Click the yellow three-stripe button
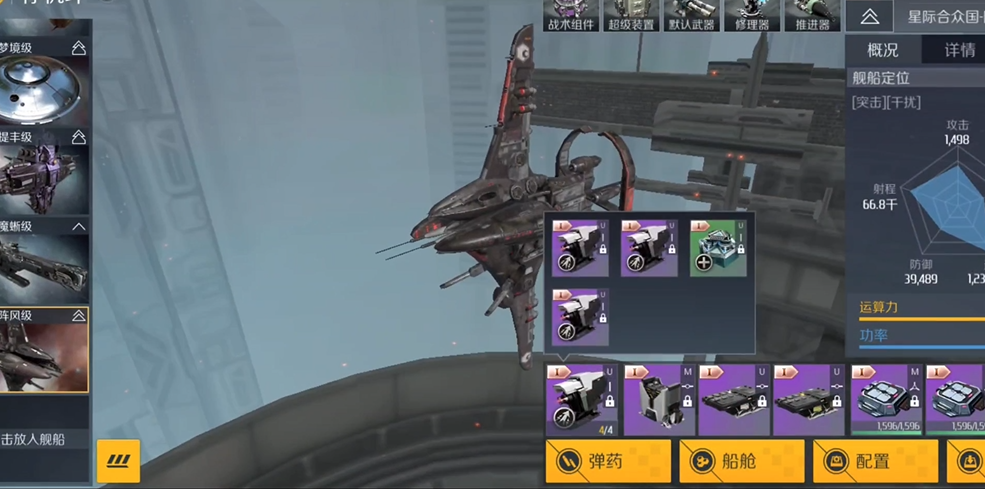 (x=118, y=461)
